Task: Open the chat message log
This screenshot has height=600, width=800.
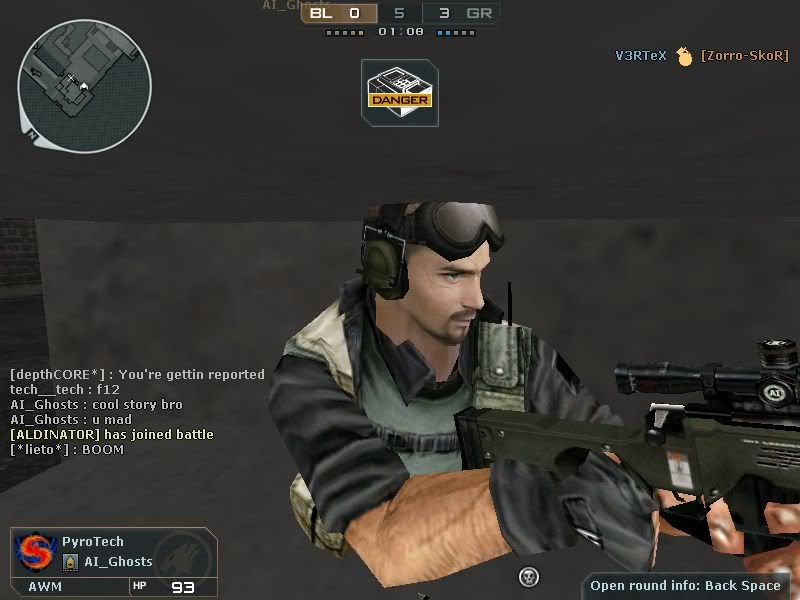Action: tap(137, 412)
